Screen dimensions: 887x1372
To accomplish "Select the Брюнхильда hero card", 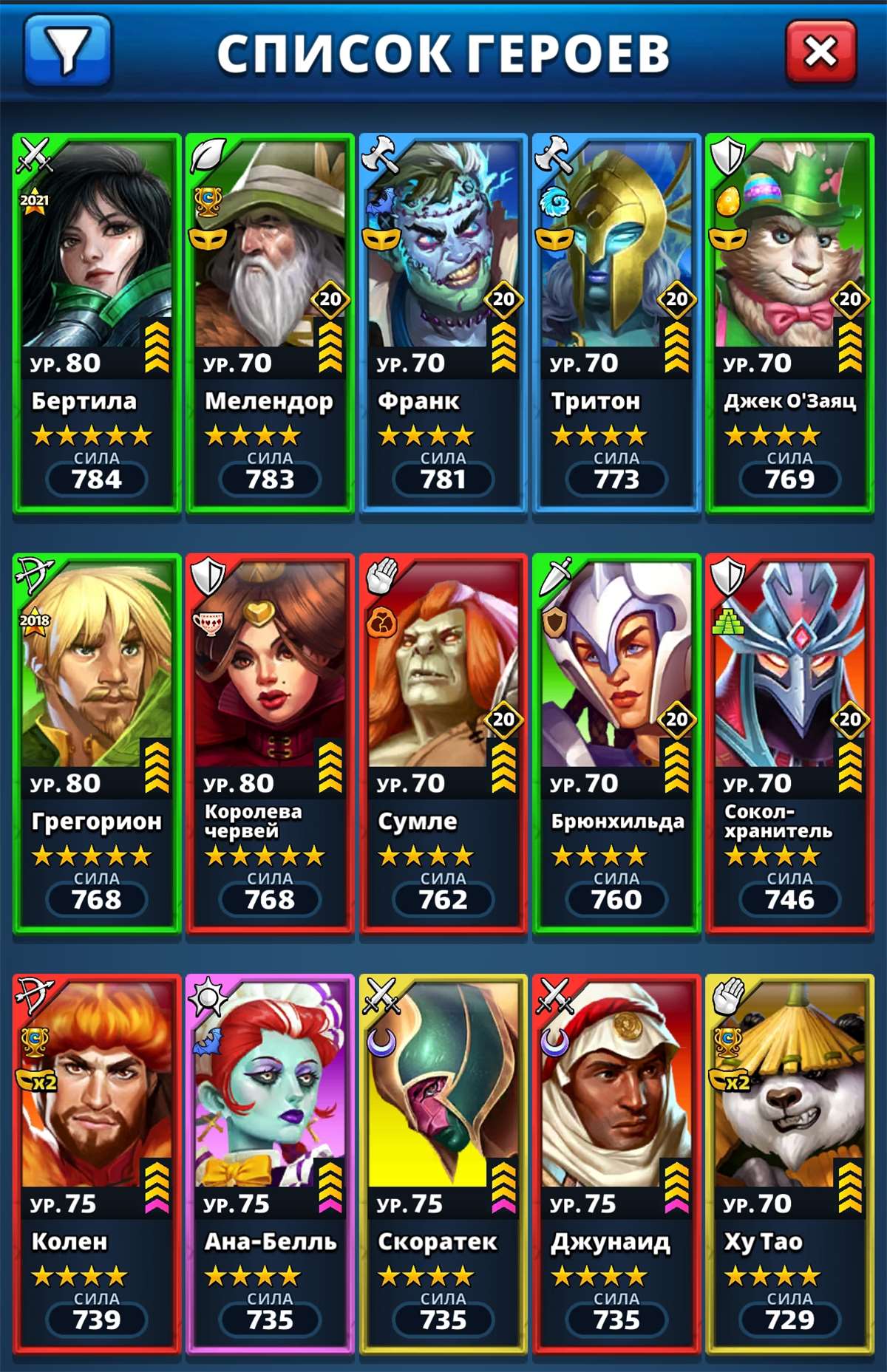I will tap(616, 743).
